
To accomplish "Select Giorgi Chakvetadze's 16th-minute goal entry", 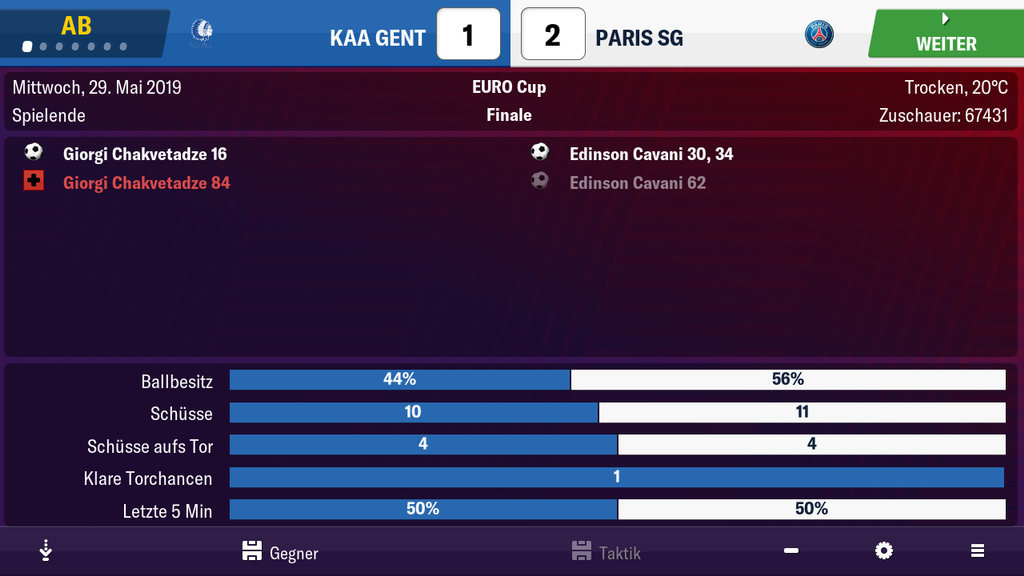I will tap(144, 154).
